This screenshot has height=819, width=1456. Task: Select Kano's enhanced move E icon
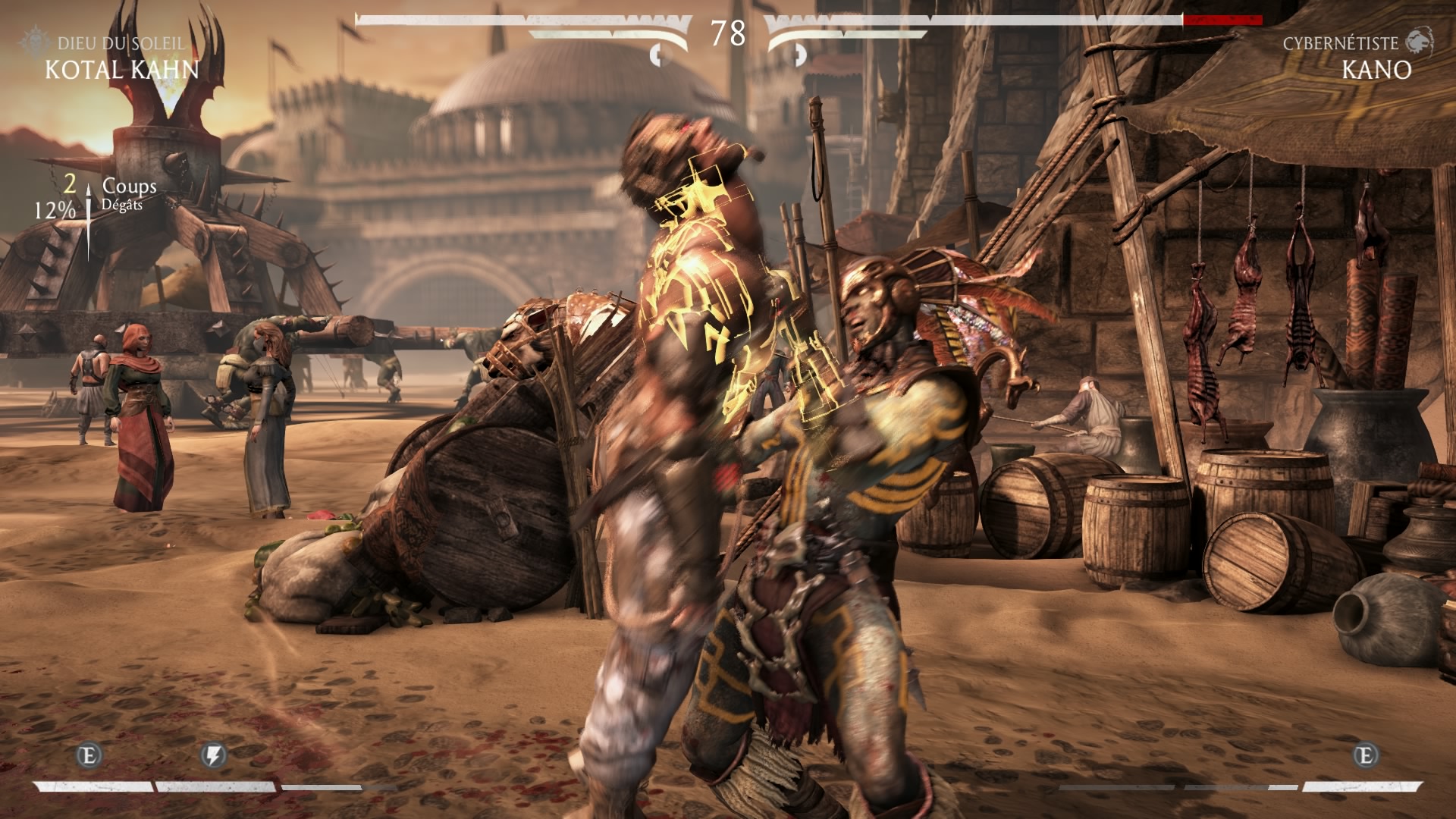click(x=1366, y=755)
